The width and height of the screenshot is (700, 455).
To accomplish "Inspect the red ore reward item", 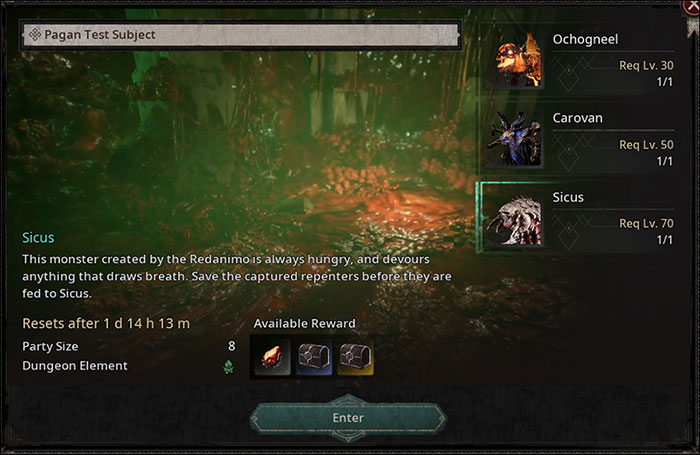I will 273,355.
